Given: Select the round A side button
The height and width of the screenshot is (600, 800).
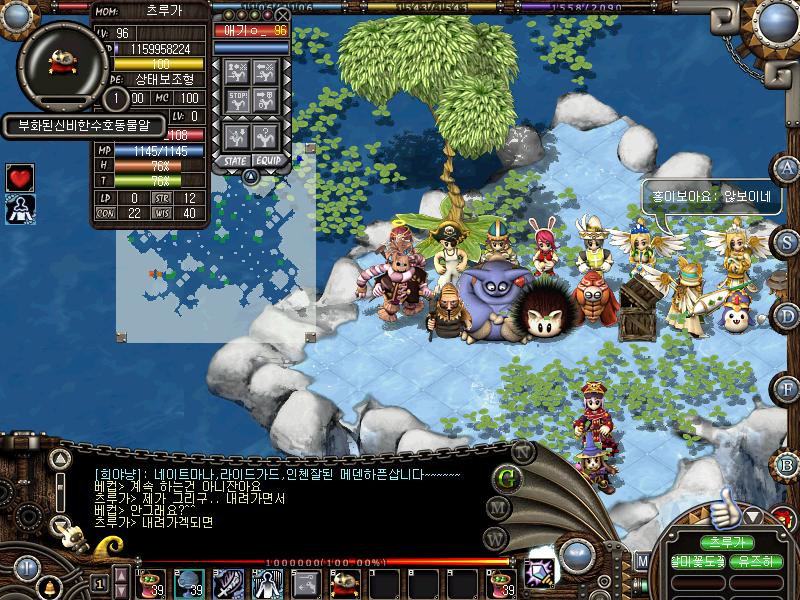Looking at the screenshot, I should pyautogui.click(x=788, y=168).
